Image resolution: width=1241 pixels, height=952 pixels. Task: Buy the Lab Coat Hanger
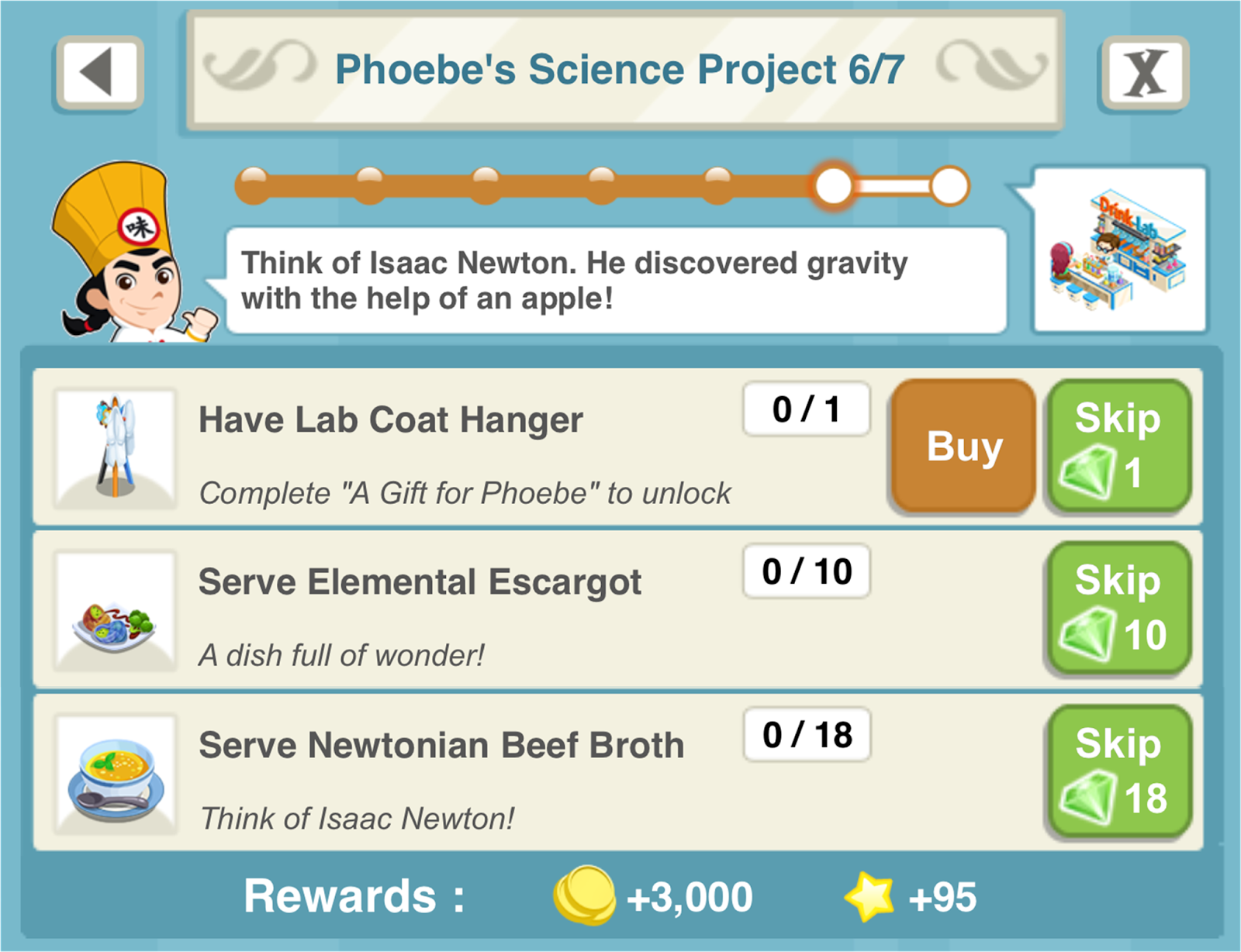pos(963,447)
